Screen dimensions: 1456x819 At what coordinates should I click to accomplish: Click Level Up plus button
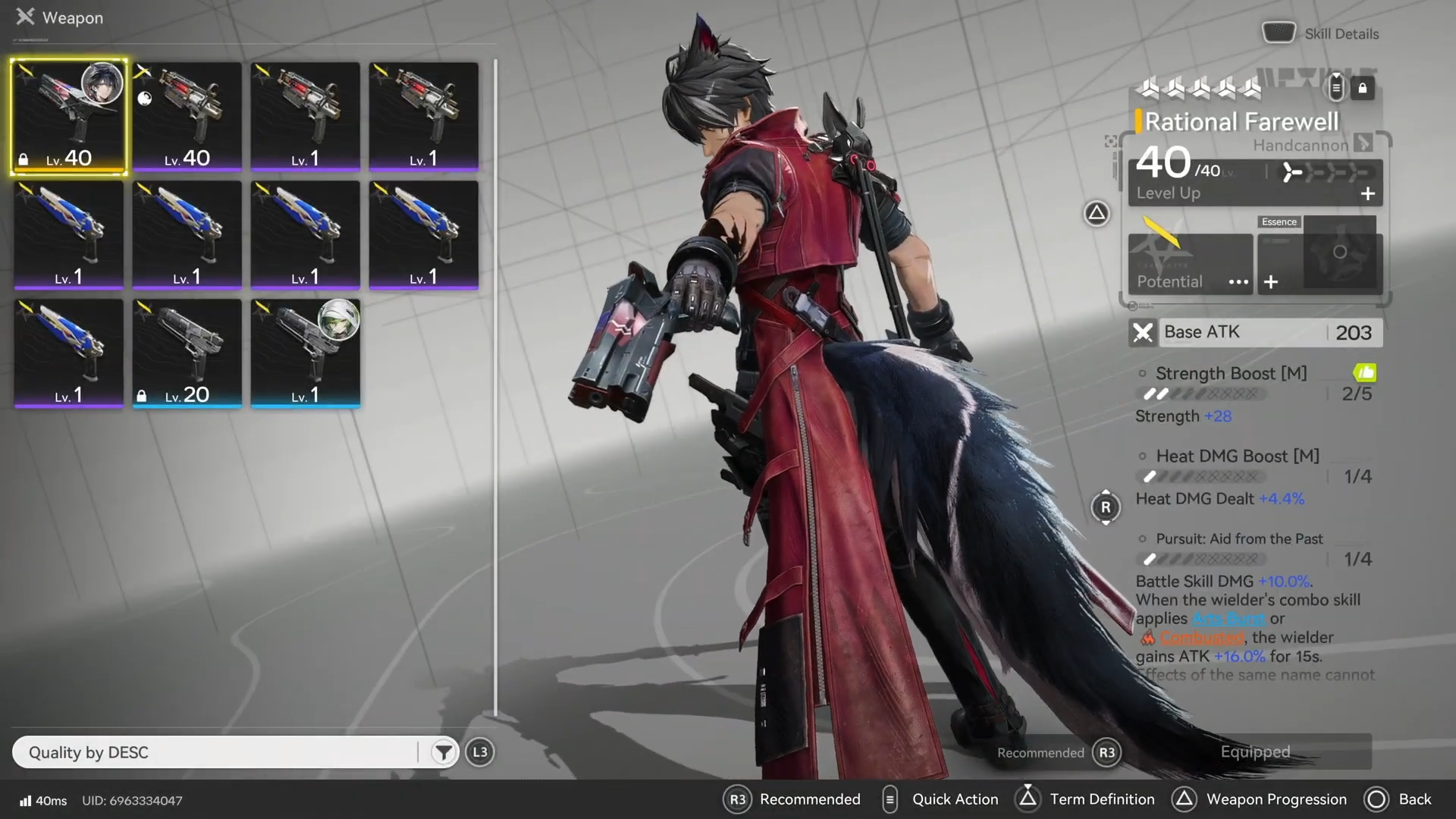click(x=1367, y=194)
